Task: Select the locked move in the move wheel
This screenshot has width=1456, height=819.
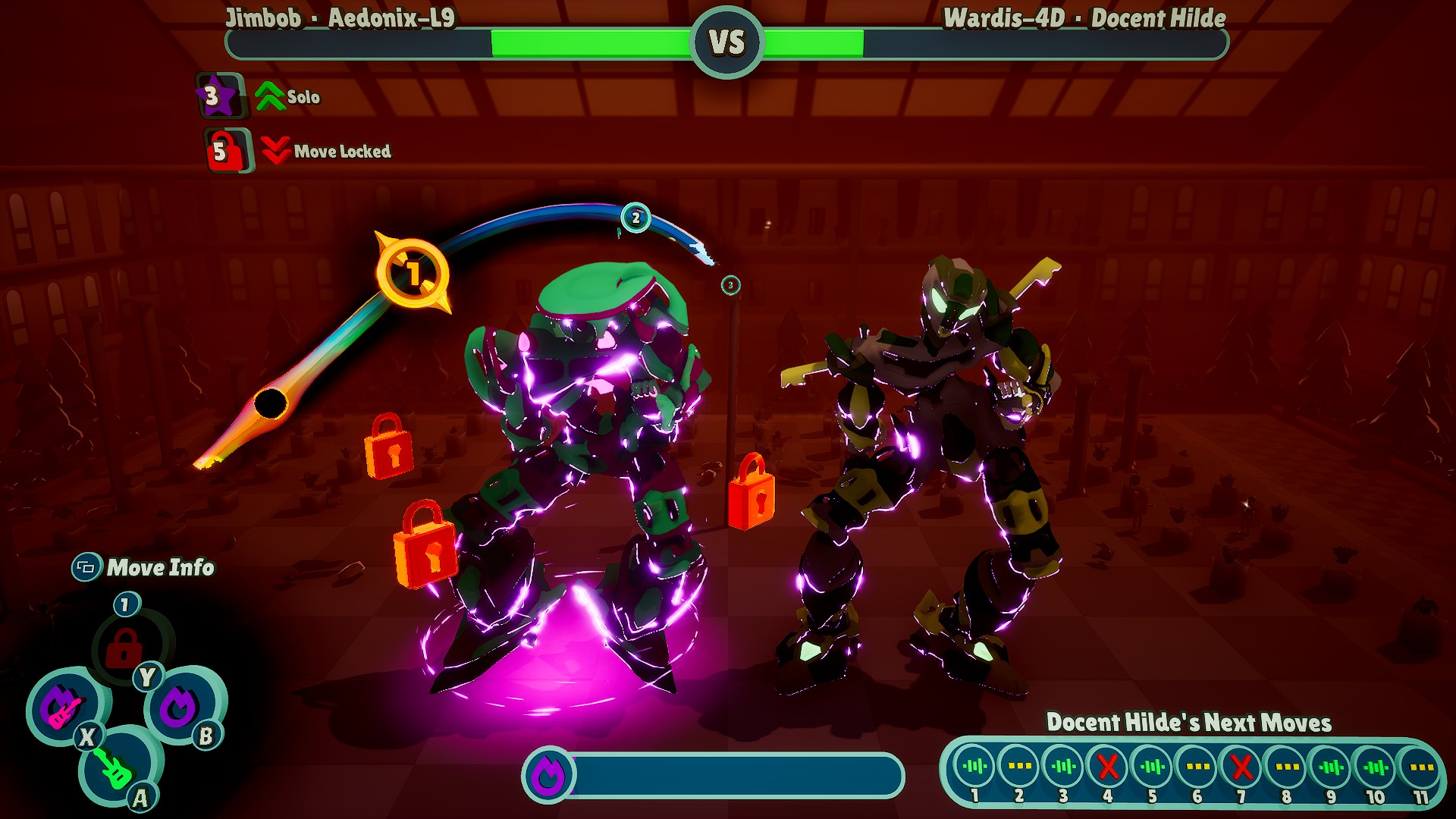Action: coord(124,648)
